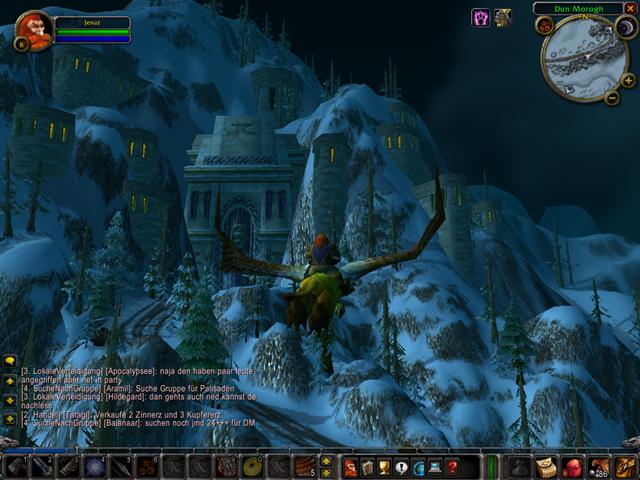Open the minimap in Dun Morogh
This screenshot has width=640, height=480.
coord(584,58)
